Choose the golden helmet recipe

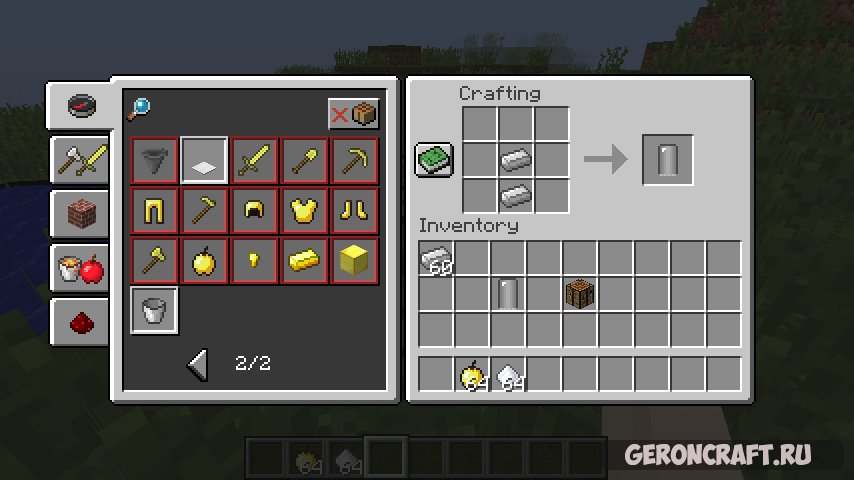coord(255,210)
